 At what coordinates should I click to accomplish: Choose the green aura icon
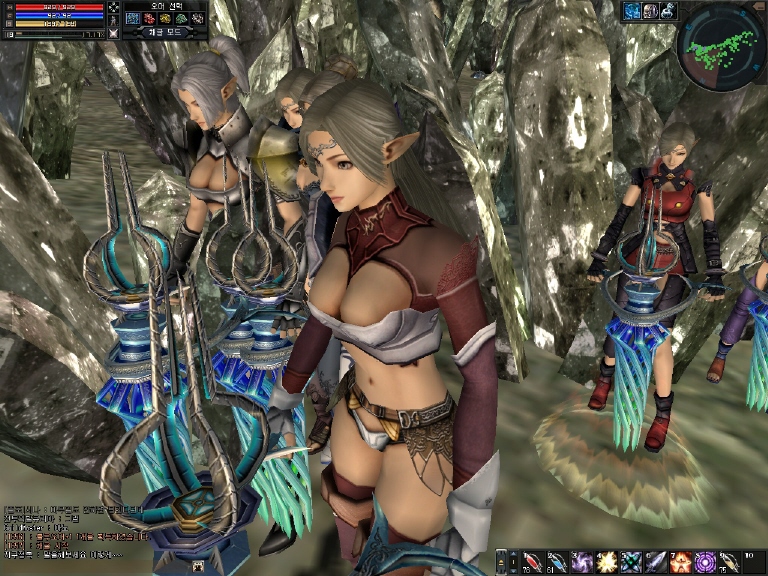click(x=182, y=18)
